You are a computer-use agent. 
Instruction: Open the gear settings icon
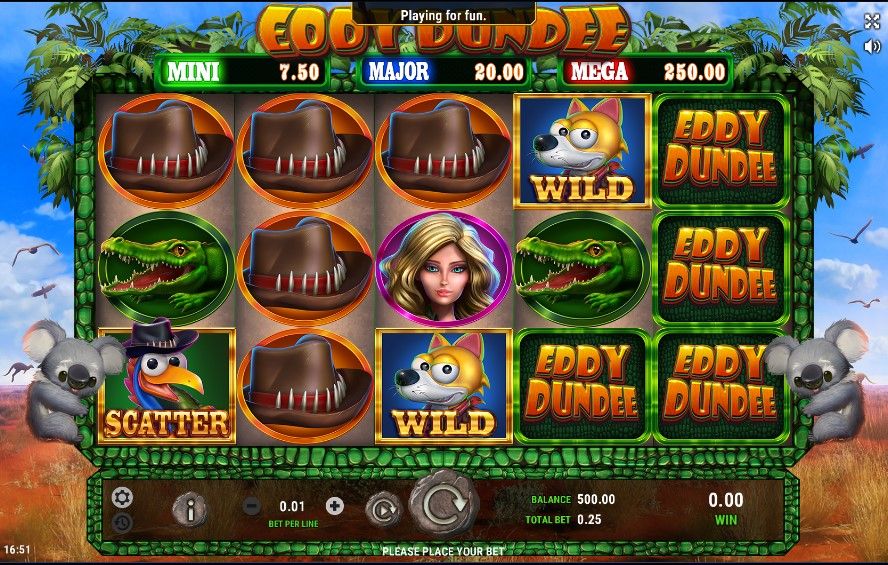(122, 497)
